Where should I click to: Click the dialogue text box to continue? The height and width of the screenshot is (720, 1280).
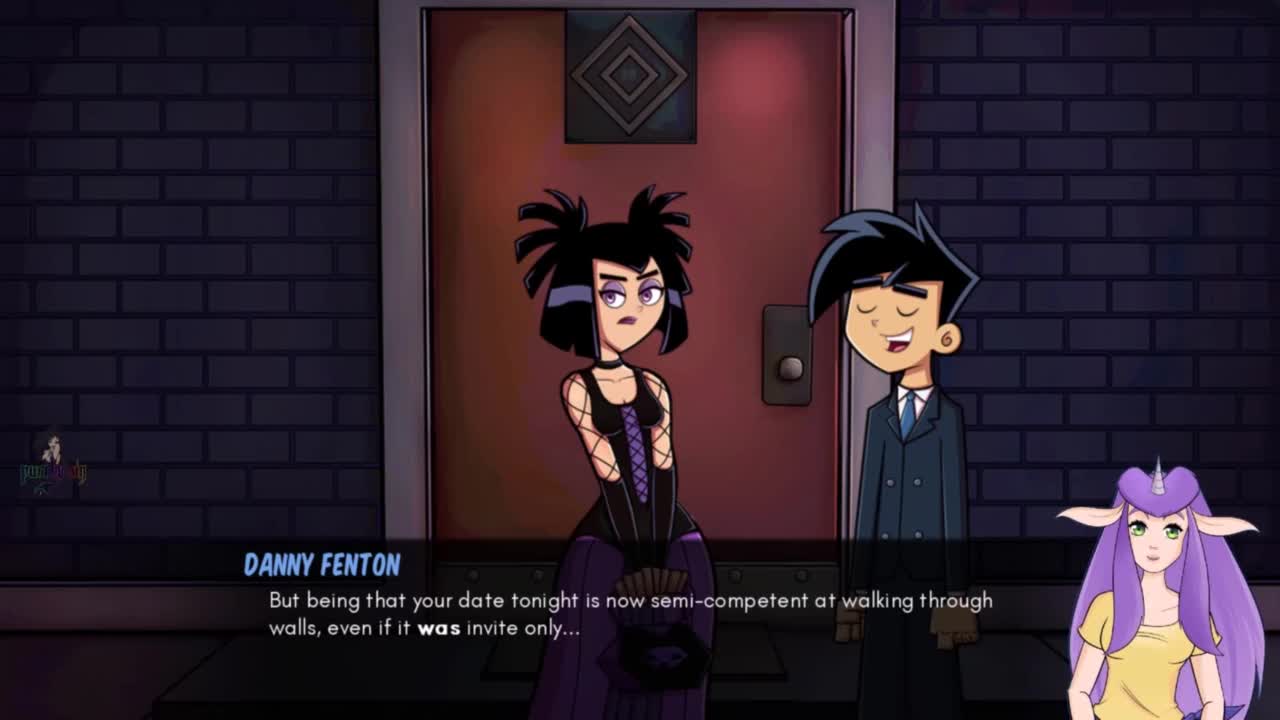click(x=630, y=614)
